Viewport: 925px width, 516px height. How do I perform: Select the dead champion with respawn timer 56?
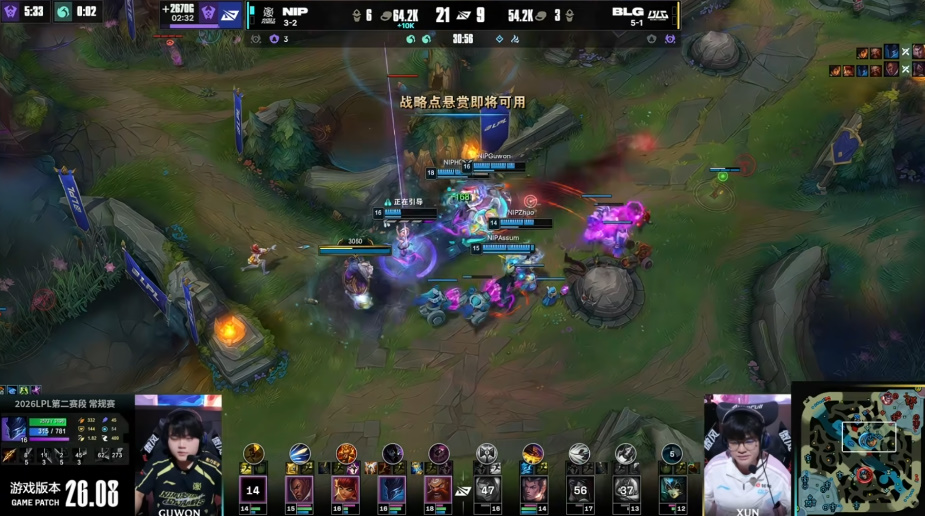click(580, 489)
